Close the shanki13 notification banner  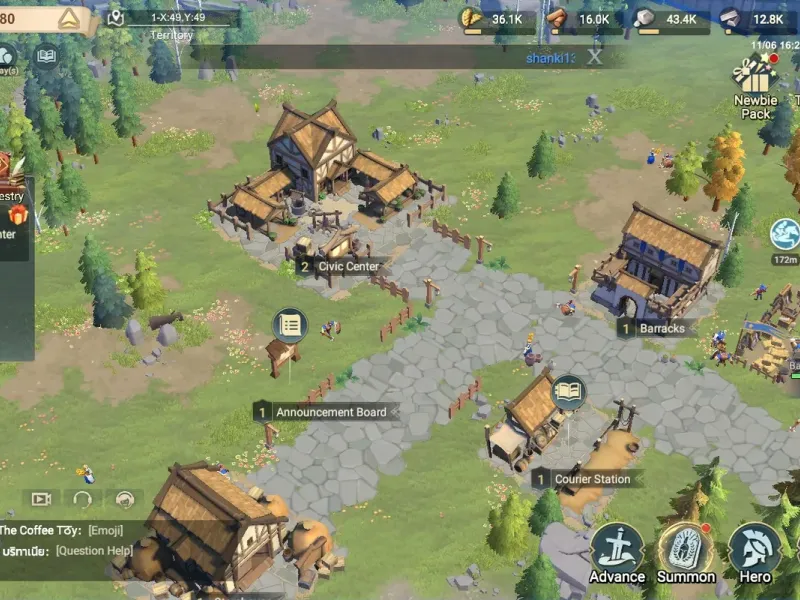(x=595, y=57)
